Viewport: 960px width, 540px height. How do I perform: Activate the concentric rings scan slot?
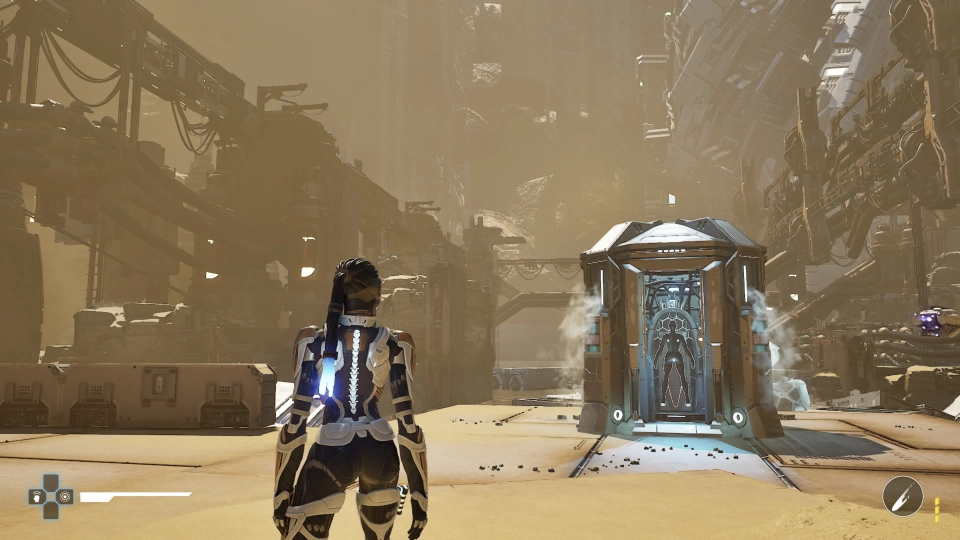(64, 496)
